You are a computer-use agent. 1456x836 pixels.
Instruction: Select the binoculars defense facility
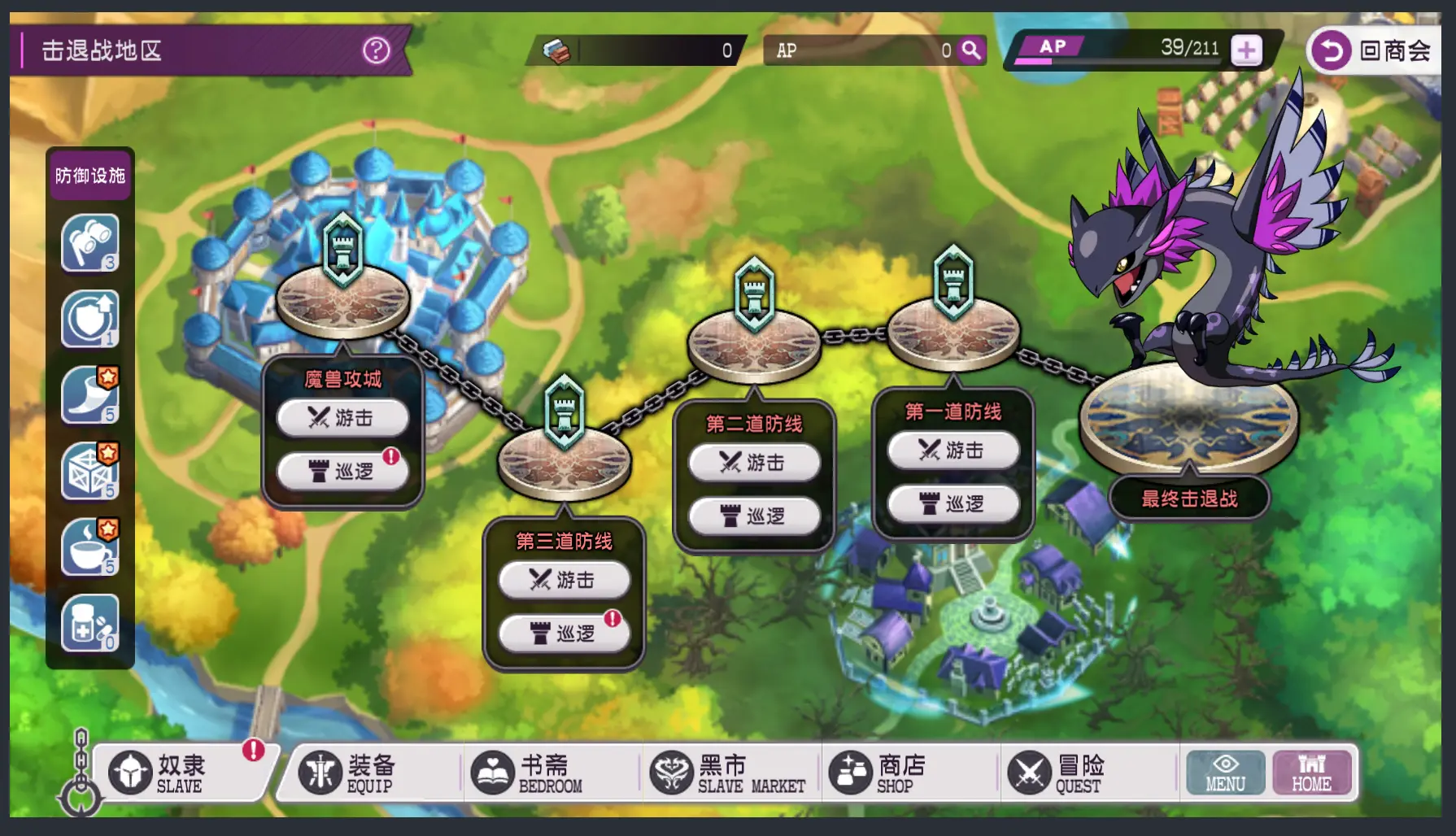(89, 242)
